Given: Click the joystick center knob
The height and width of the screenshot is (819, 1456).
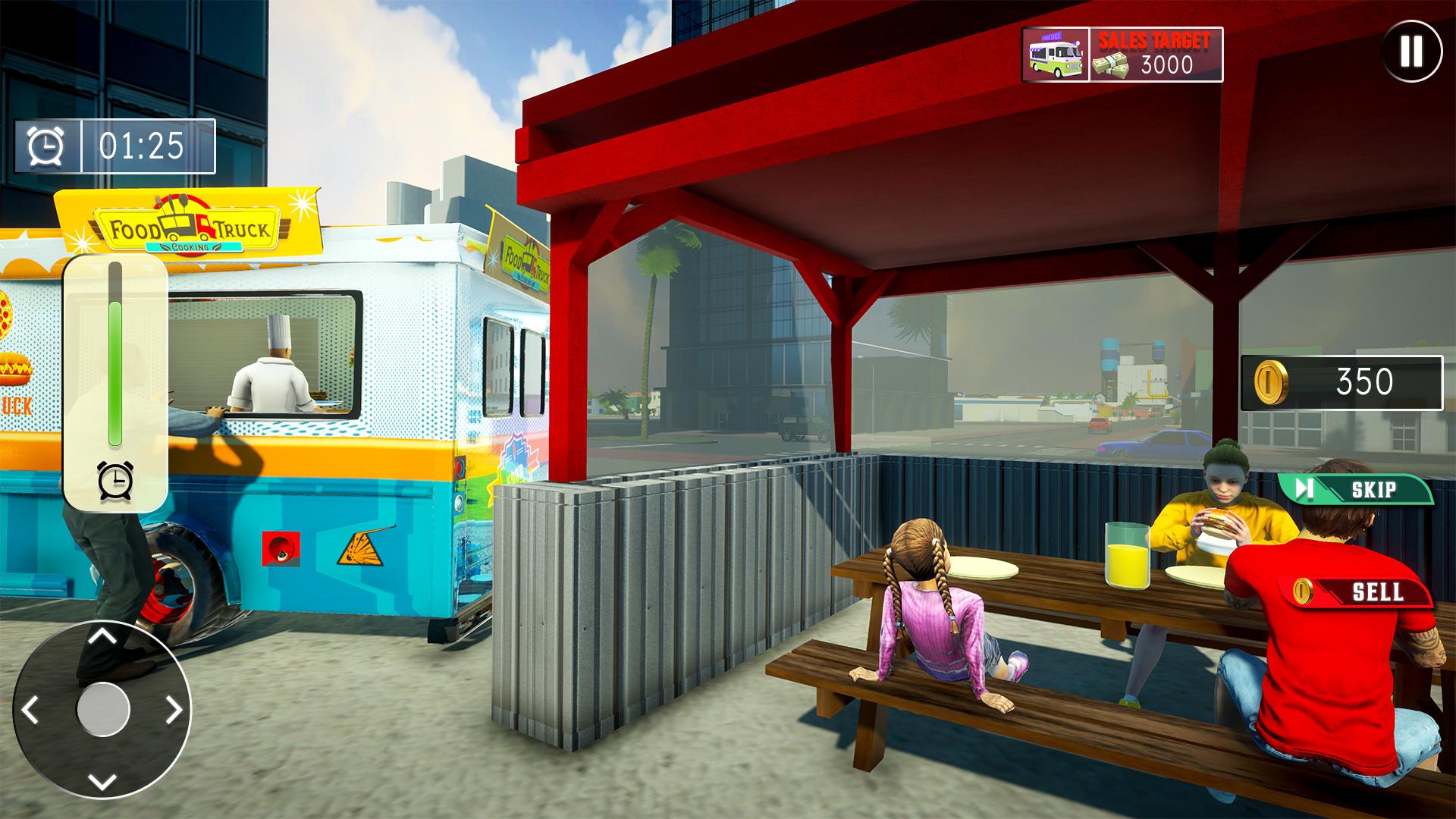Looking at the screenshot, I should (x=103, y=709).
